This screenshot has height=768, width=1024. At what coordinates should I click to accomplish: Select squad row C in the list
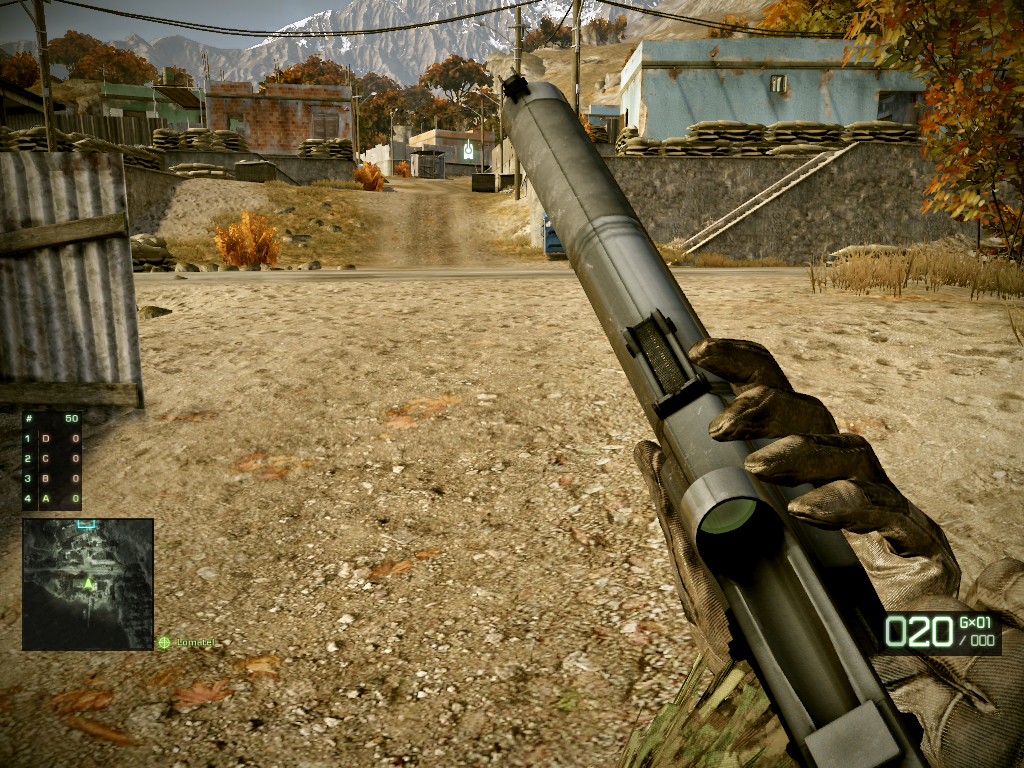(52, 459)
